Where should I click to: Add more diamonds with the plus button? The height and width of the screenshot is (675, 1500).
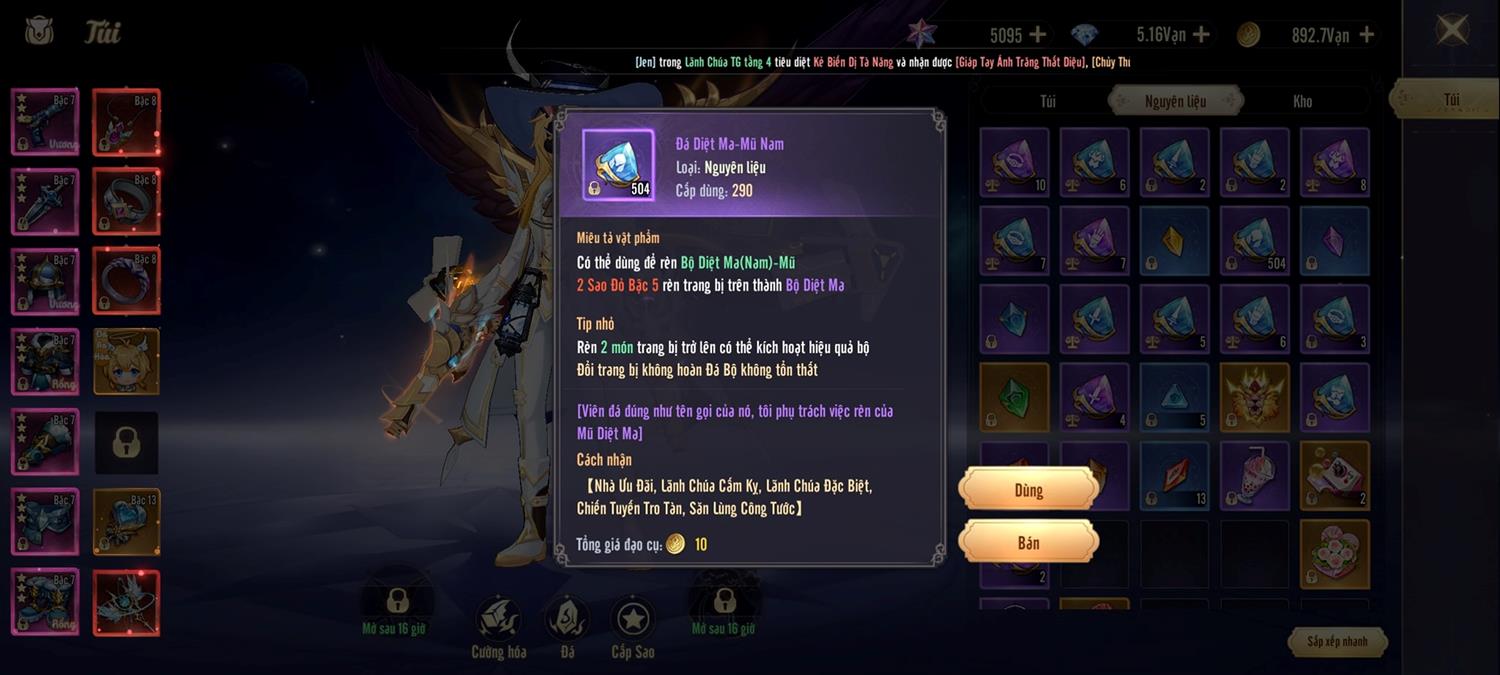pos(1201,35)
